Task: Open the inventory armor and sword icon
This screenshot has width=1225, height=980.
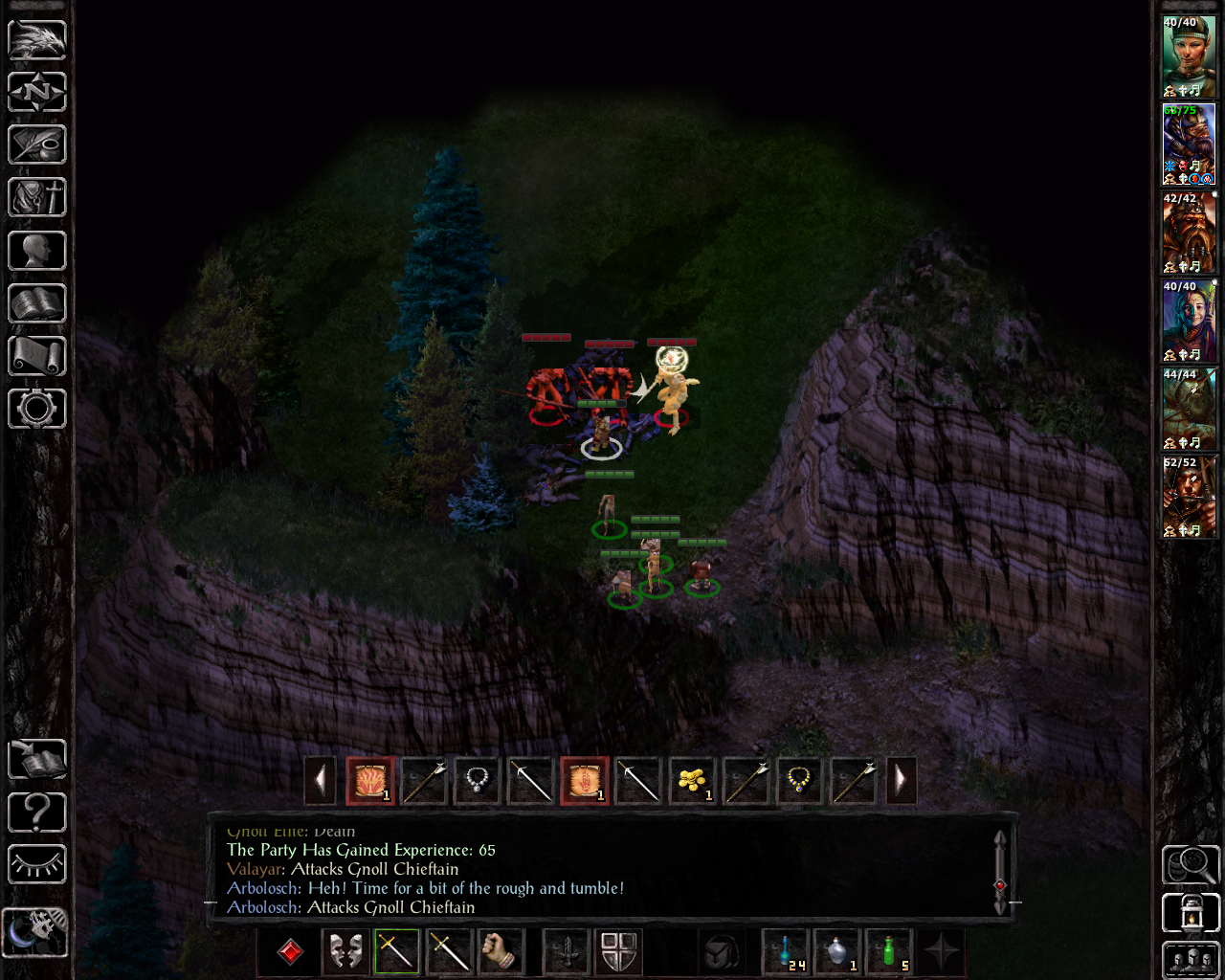Action: pyautogui.click(x=37, y=198)
